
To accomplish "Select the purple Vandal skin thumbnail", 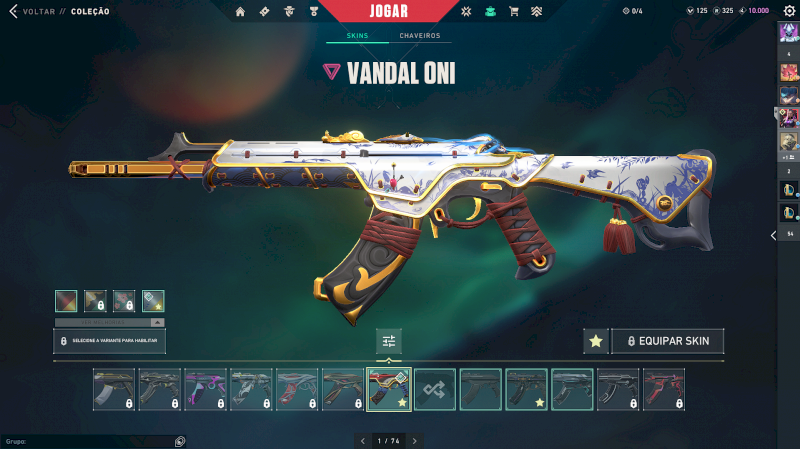I will 205,389.
